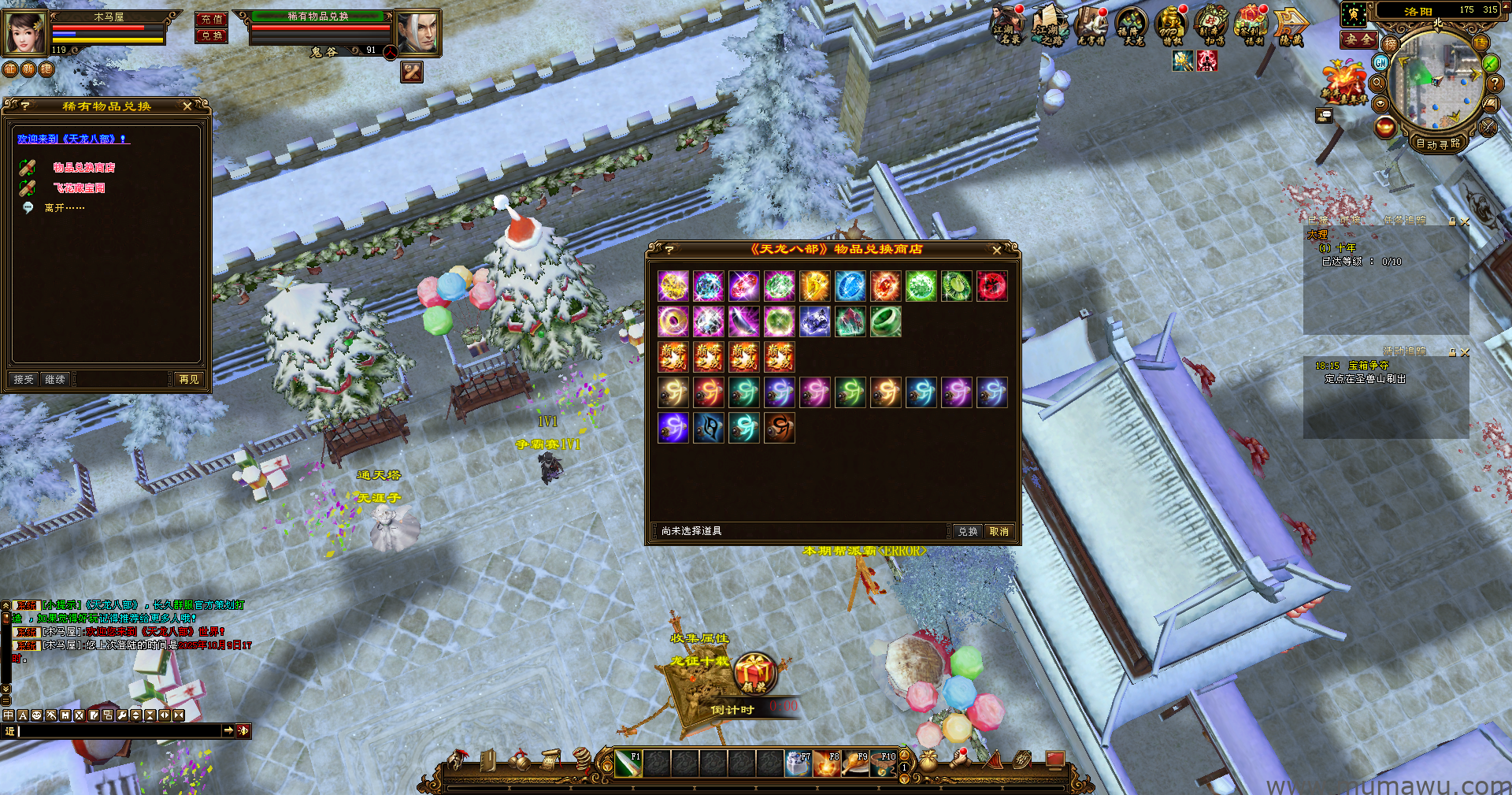Image resolution: width=1512 pixels, height=795 pixels.
Task: Choose the green jade bracelet item
Action: click(885, 321)
